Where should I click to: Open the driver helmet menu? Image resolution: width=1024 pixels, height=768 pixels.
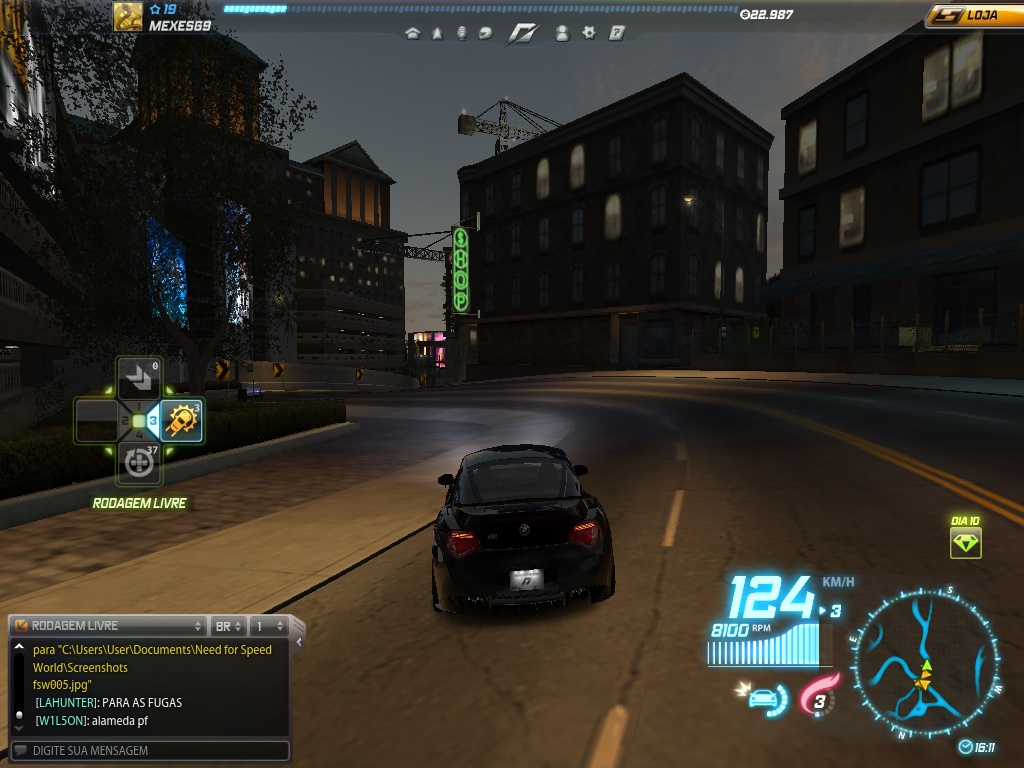[x=485, y=33]
